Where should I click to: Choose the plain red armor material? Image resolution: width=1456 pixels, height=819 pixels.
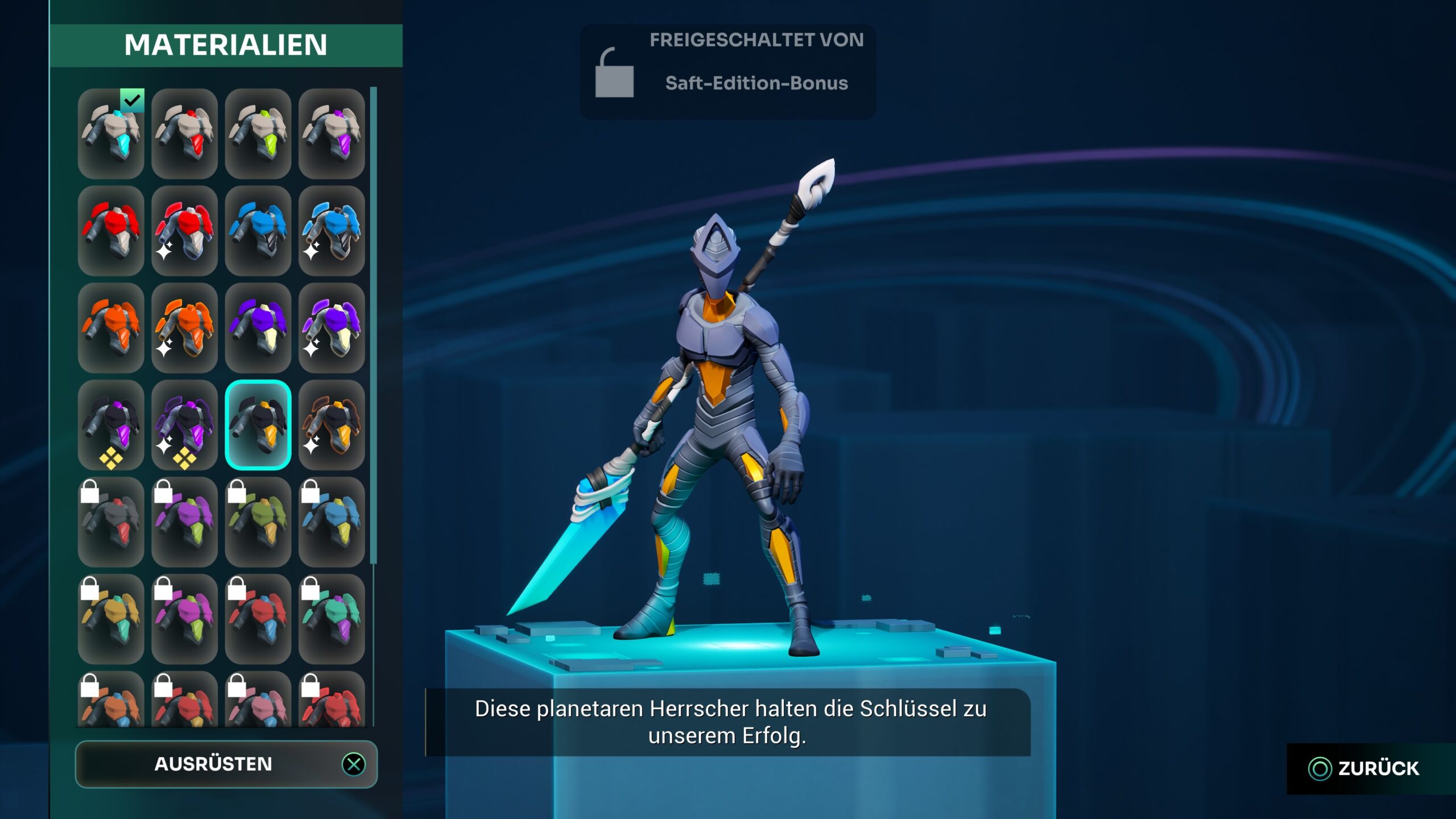click(111, 231)
